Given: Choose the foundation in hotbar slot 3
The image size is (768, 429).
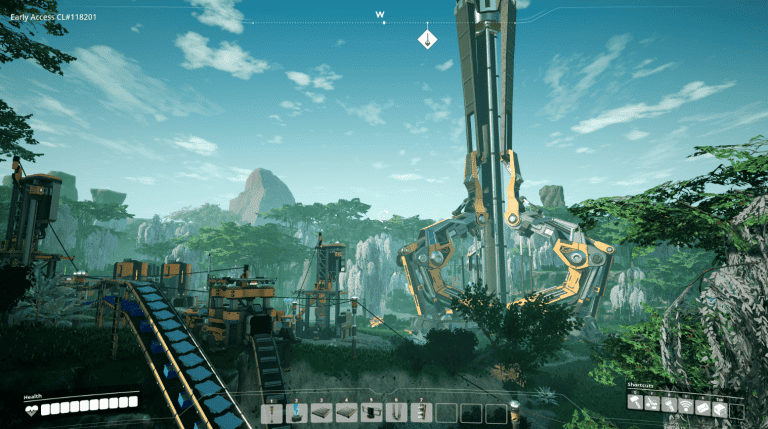Looking at the screenshot, I should 322,412.
